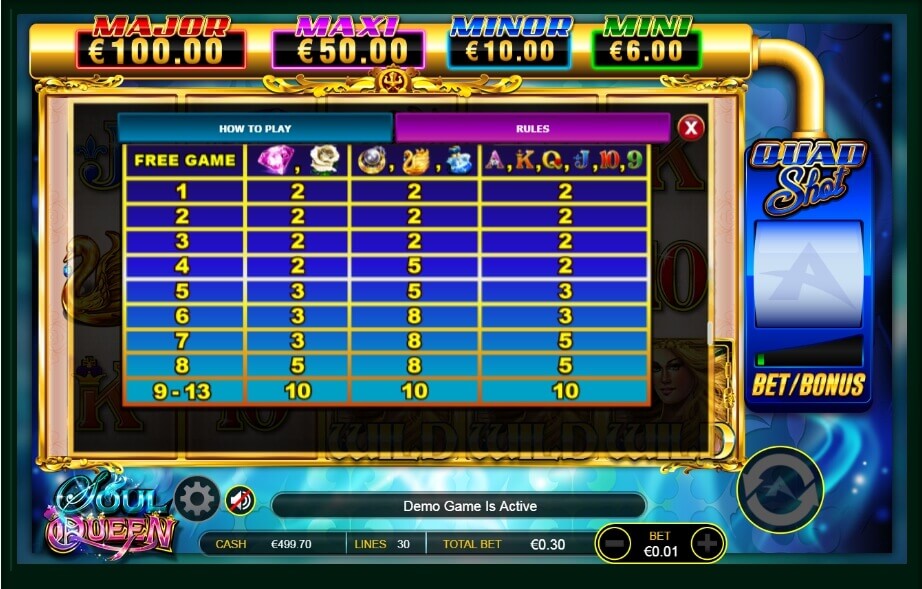Spin the reels with the round arrow button
This screenshot has height=589, width=922.
(x=779, y=489)
